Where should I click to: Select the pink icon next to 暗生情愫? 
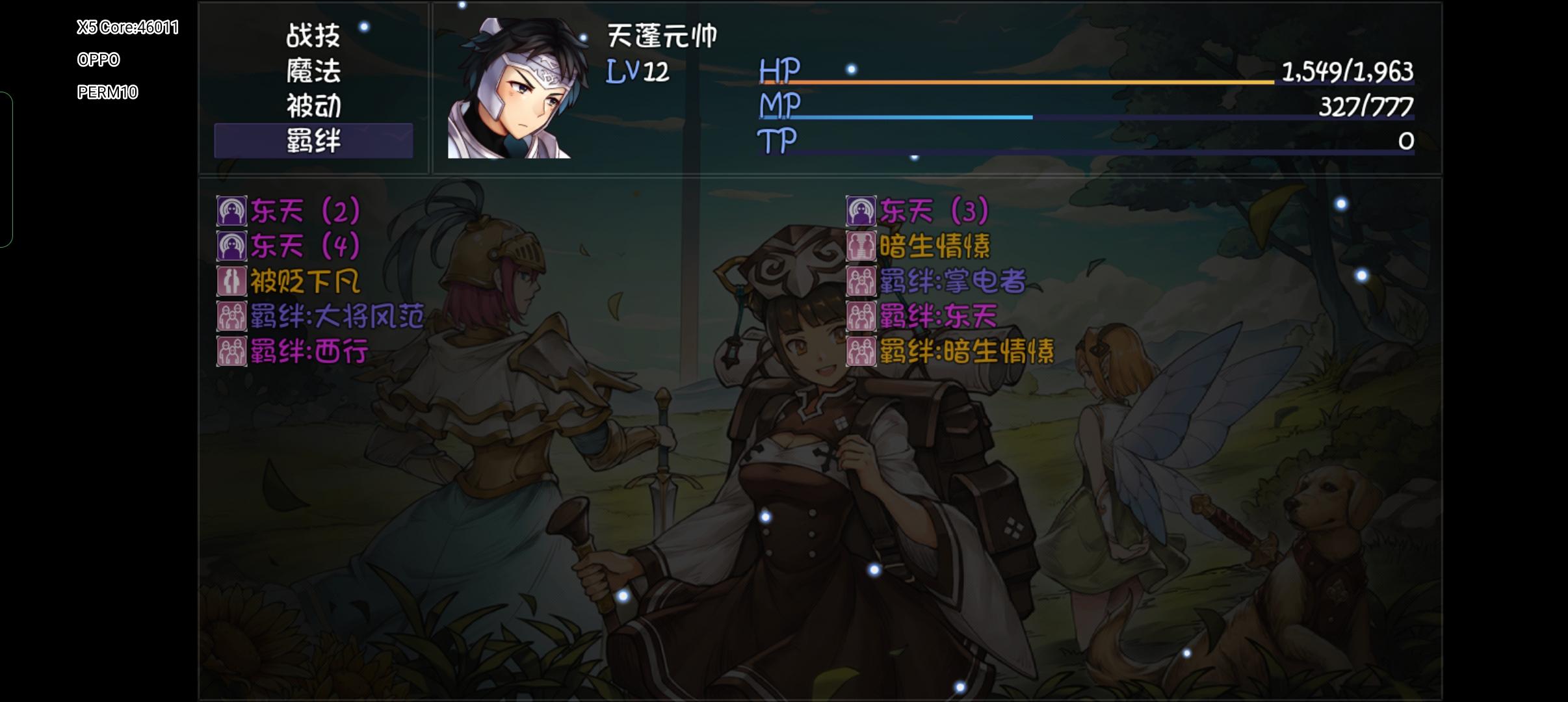(x=861, y=245)
